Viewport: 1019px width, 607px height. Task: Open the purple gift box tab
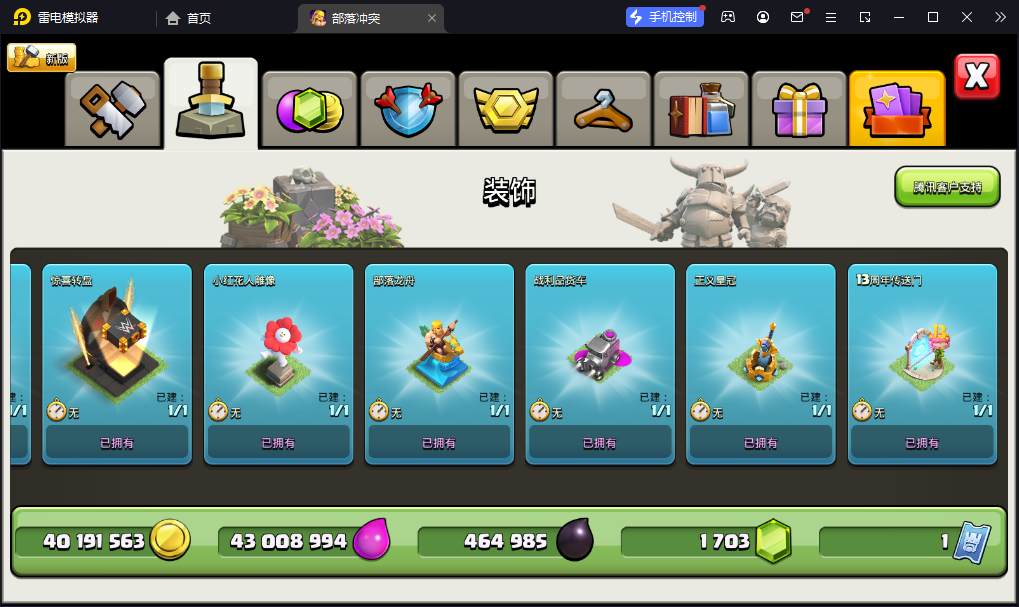tap(798, 109)
